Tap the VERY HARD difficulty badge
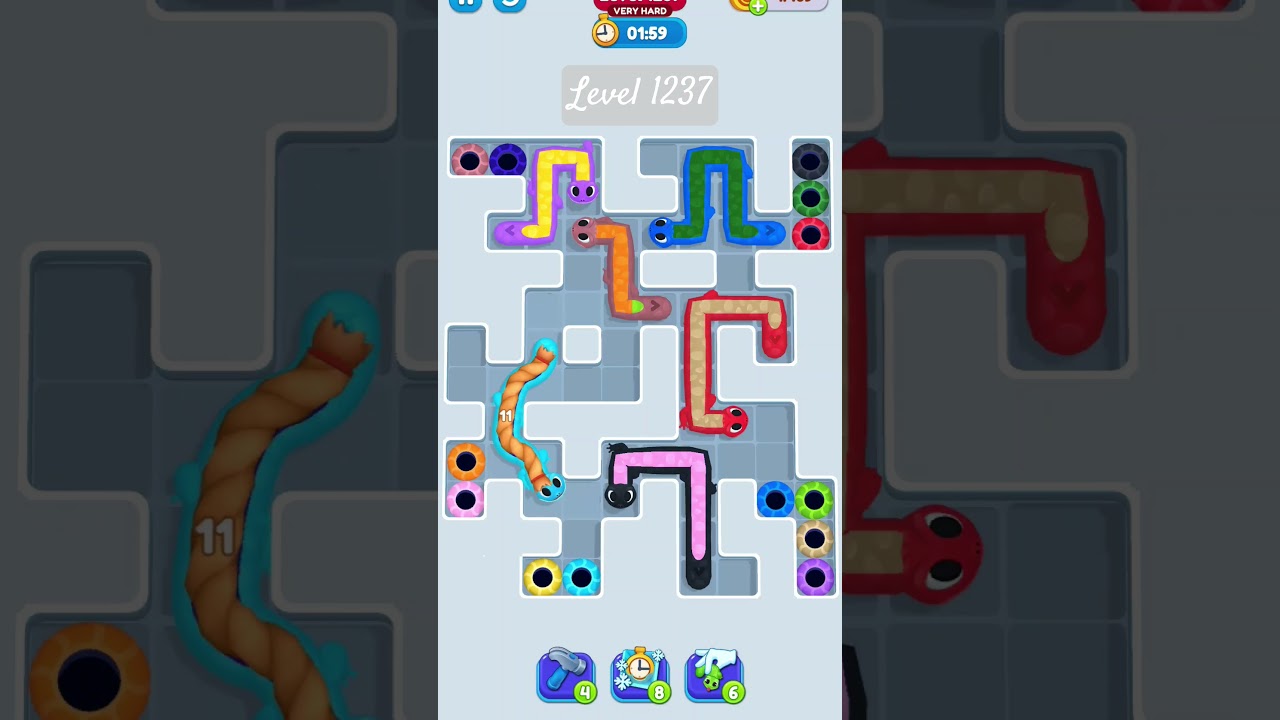This screenshot has height=720, width=1280. (640, 10)
